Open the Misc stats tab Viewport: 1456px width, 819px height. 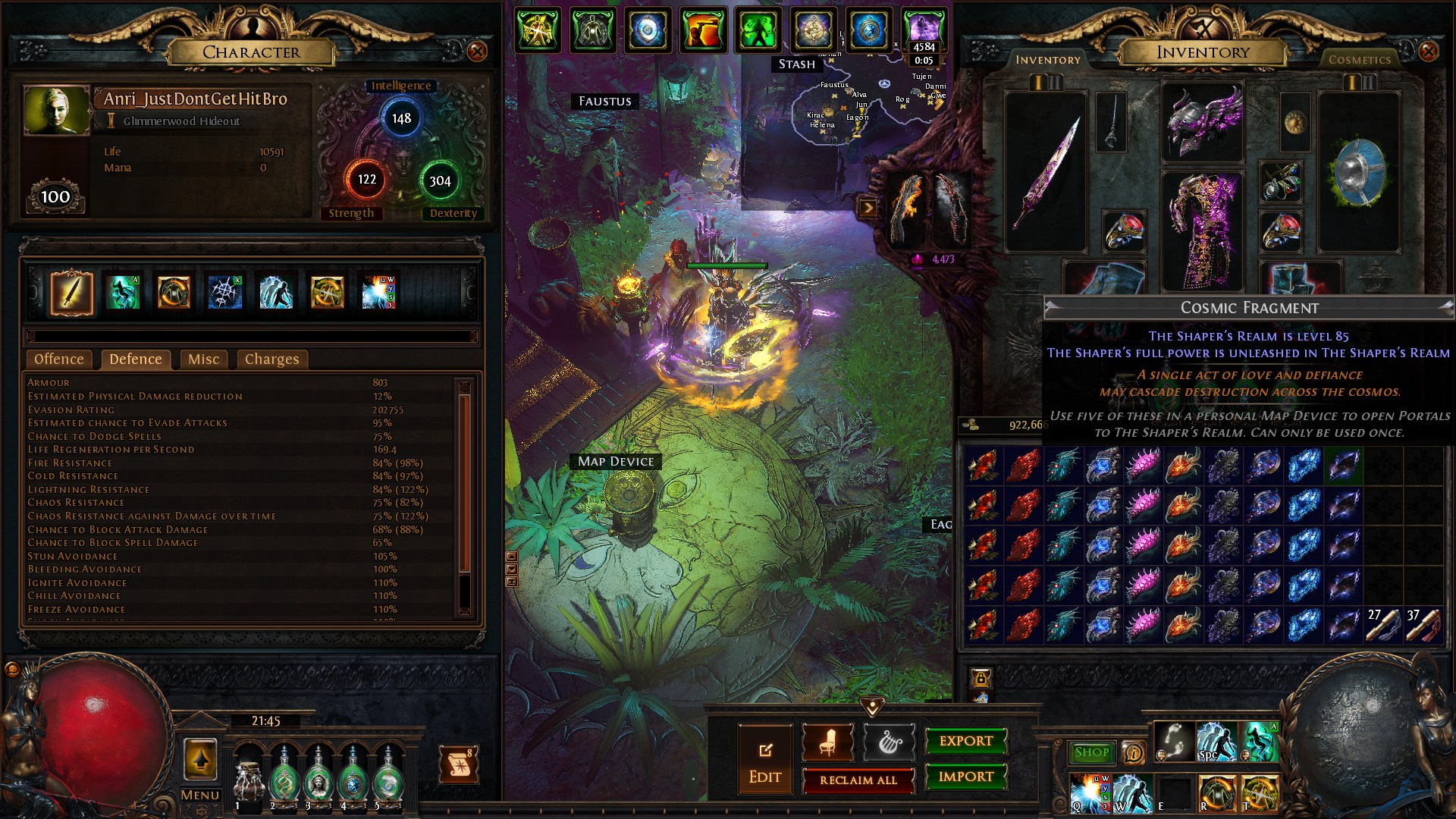point(203,359)
